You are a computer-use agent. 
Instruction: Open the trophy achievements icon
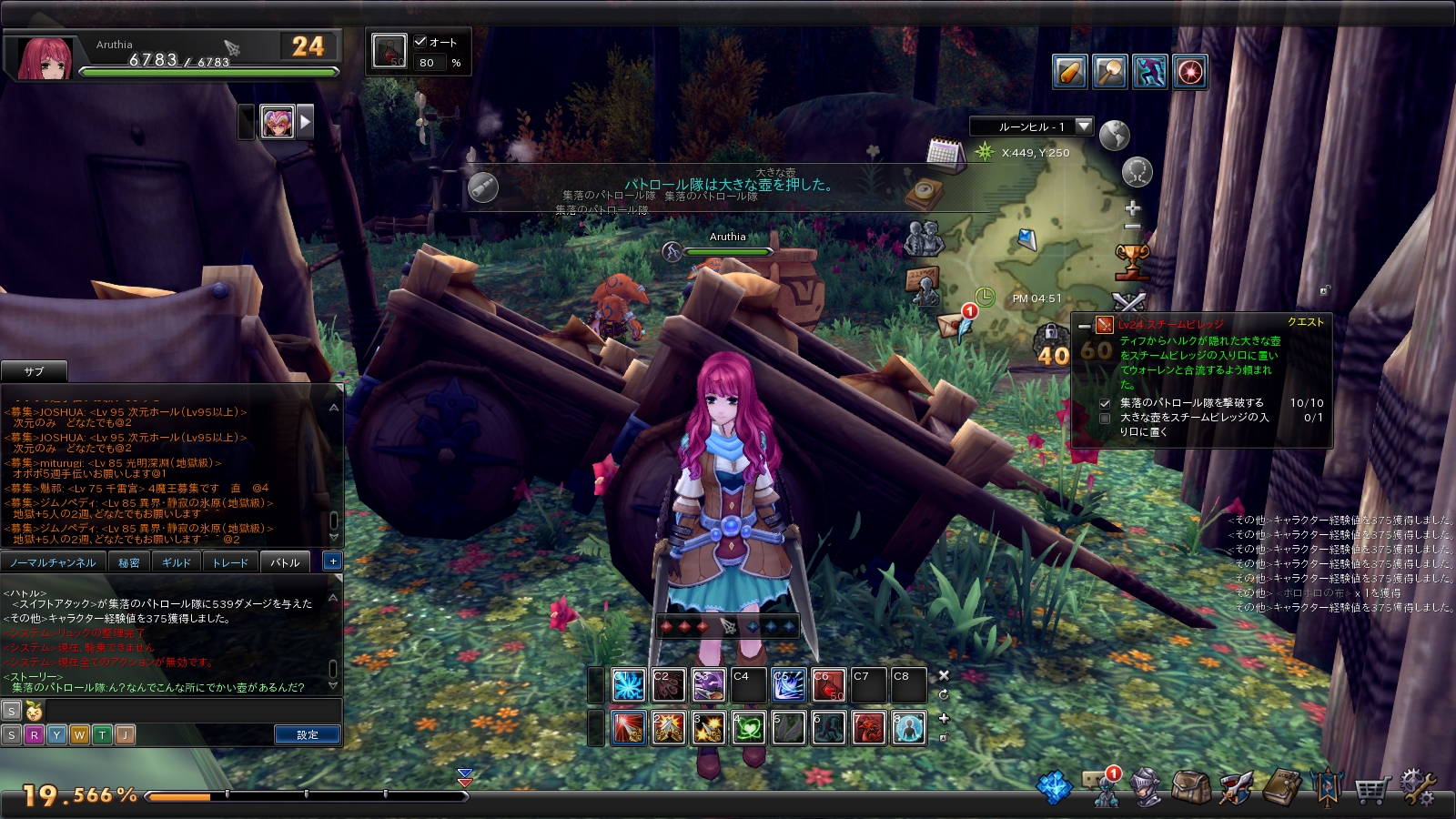[1132, 261]
